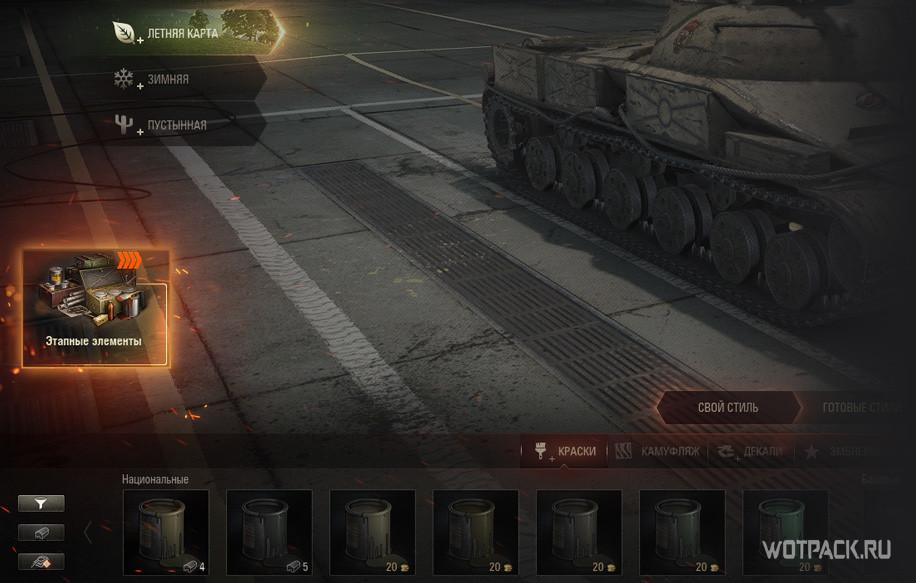This screenshot has width=916, height=583.
Task: Switch to the Зимняя winter map
Action: click(x=167, y=79)
